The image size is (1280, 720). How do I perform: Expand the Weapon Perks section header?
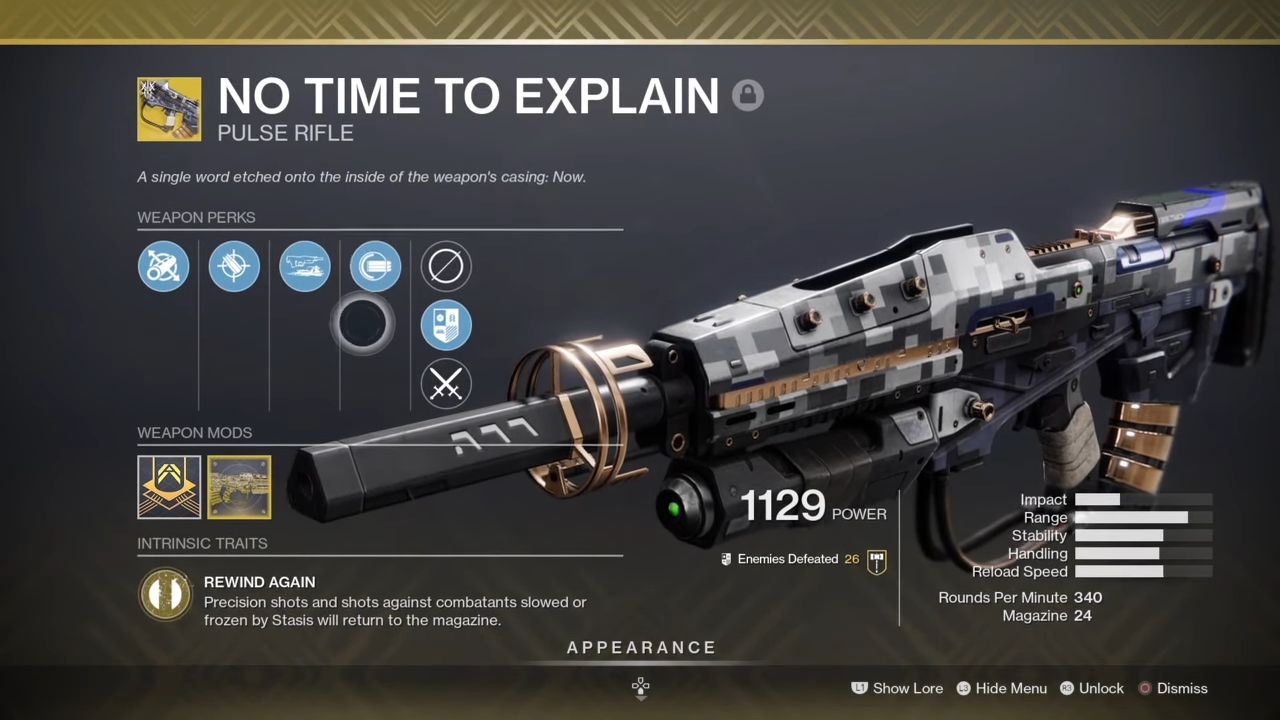[x=196, y=217]
